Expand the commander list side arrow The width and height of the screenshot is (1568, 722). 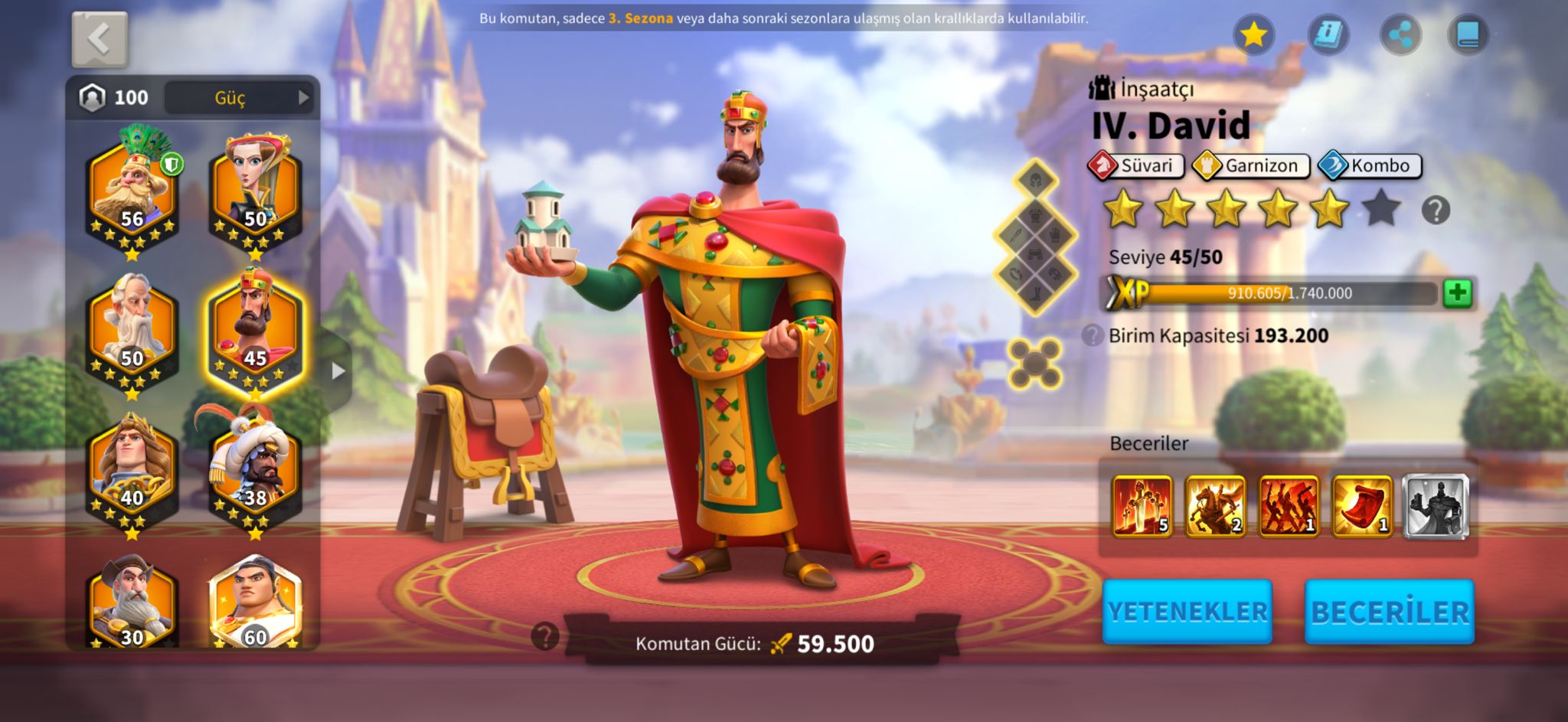click(x=338, y=371)
